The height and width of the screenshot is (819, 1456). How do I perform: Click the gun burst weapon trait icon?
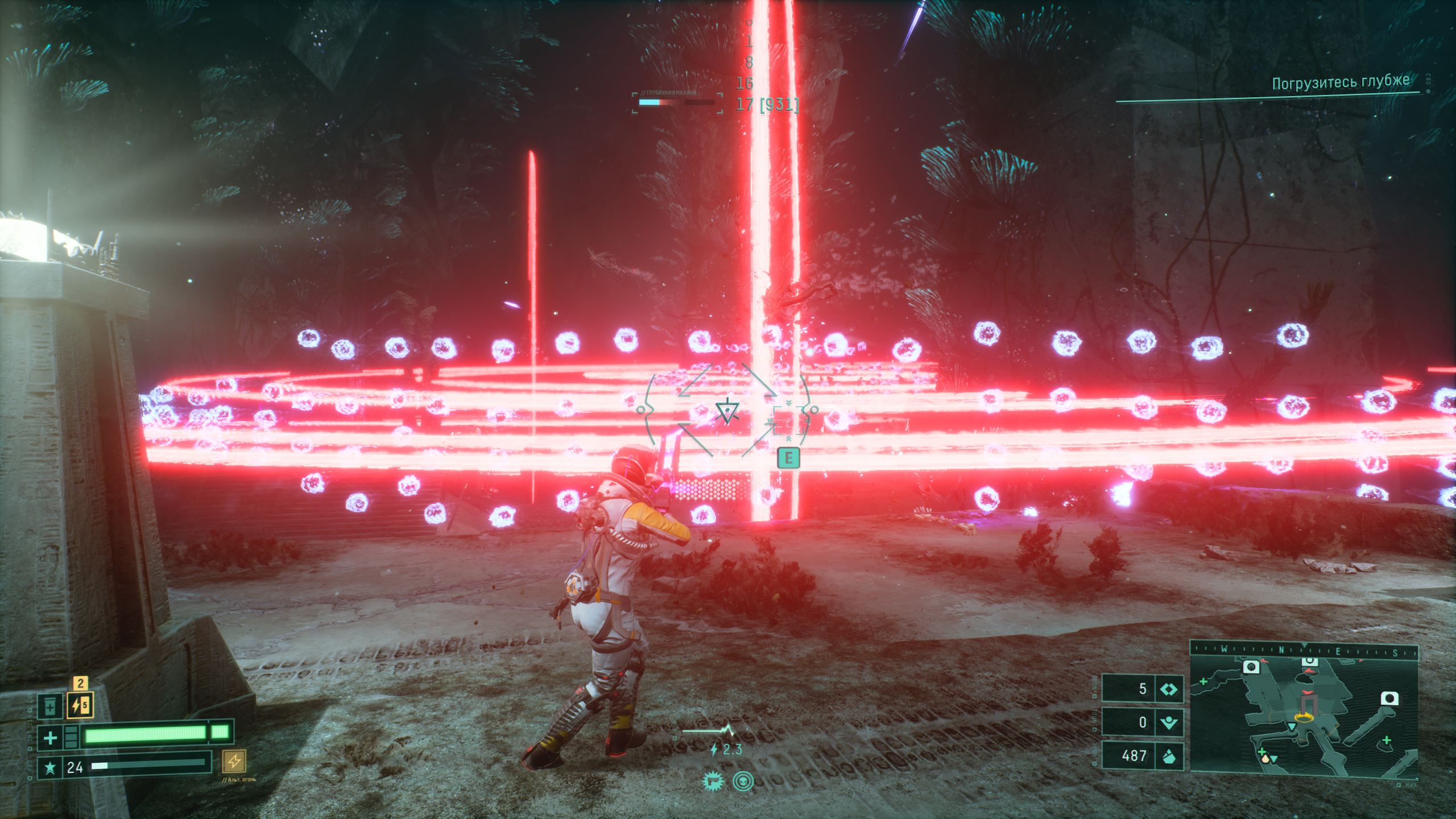pyautogui.click(x=712, y=781)
